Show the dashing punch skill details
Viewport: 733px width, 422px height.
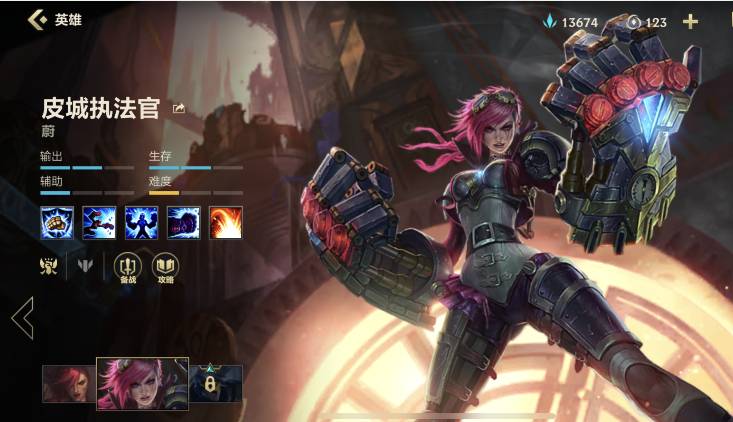click(99, 222)
